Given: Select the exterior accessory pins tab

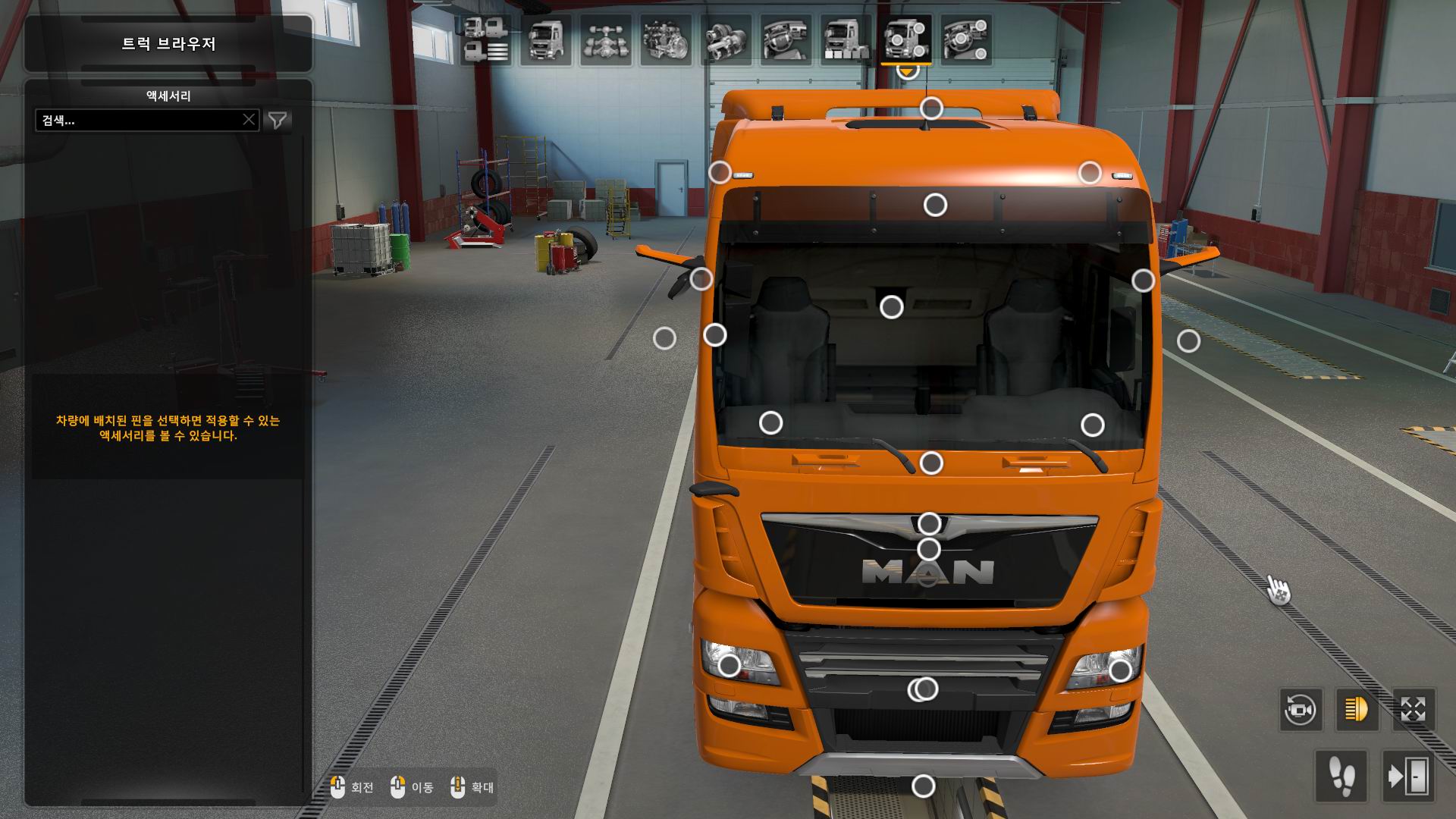Looking at the screenshot, I should tap(906, 40).
